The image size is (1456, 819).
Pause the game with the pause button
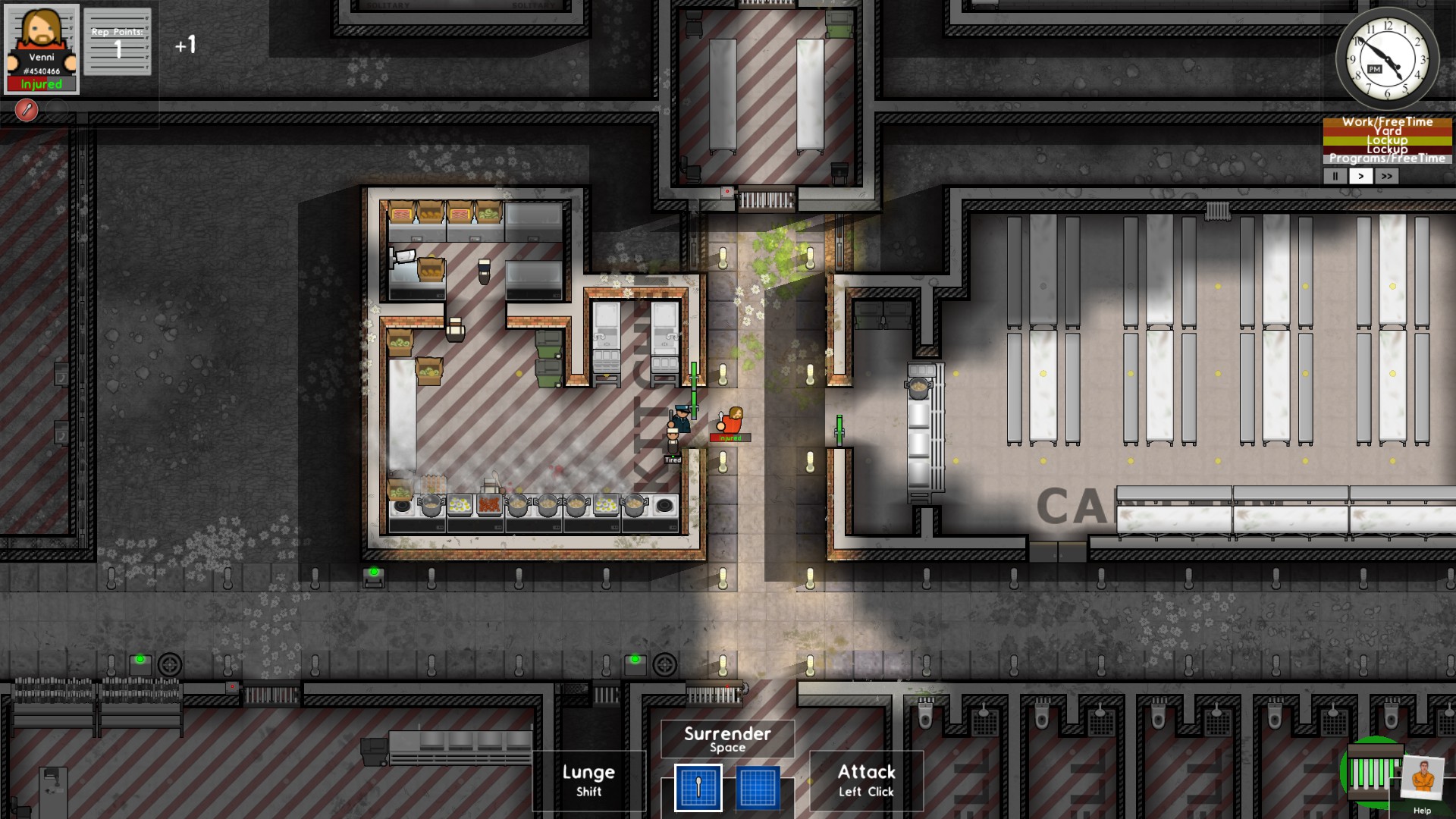click(1335, 176)
